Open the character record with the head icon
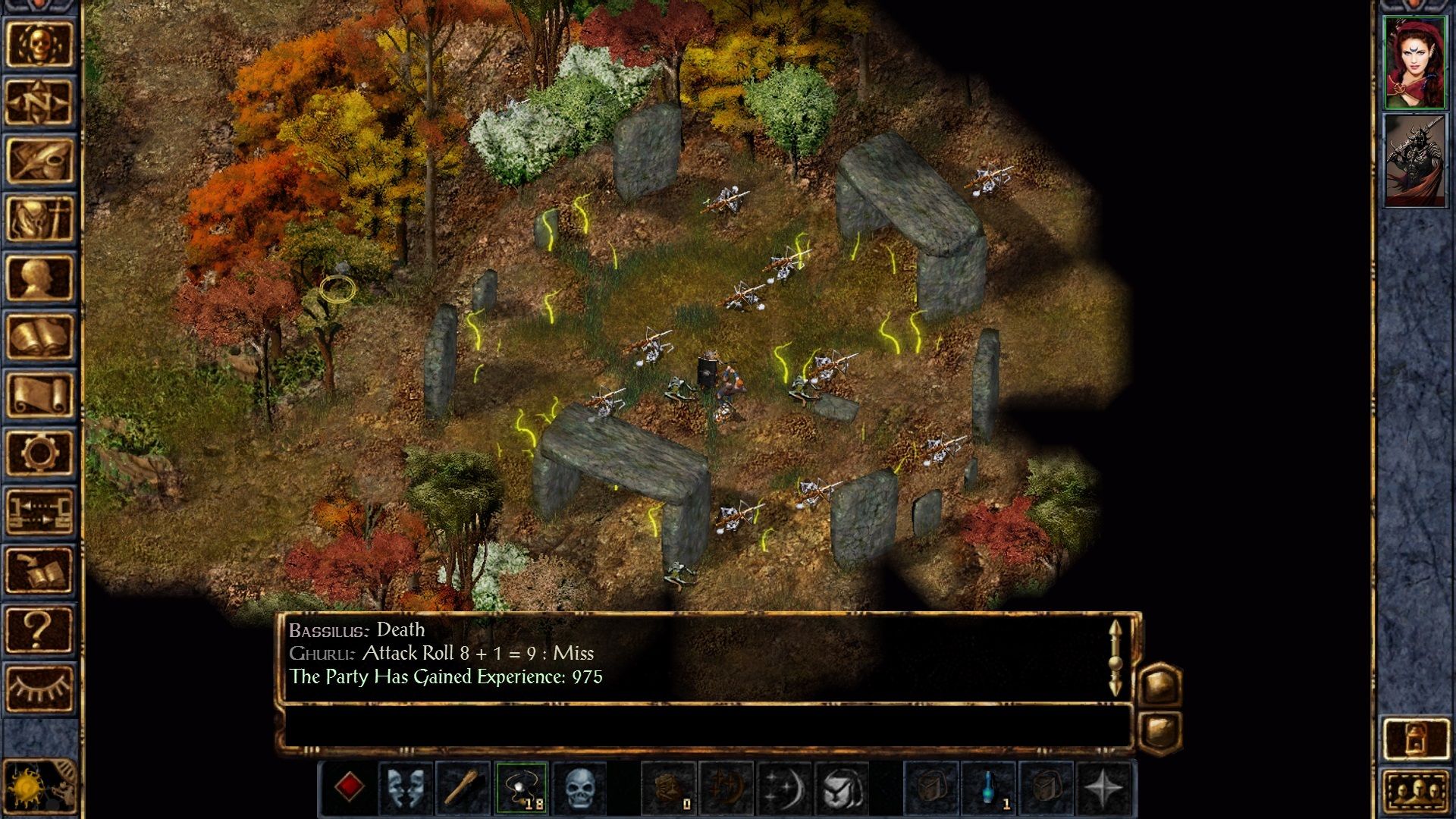The image size is (1456, 819). [39, 278]
